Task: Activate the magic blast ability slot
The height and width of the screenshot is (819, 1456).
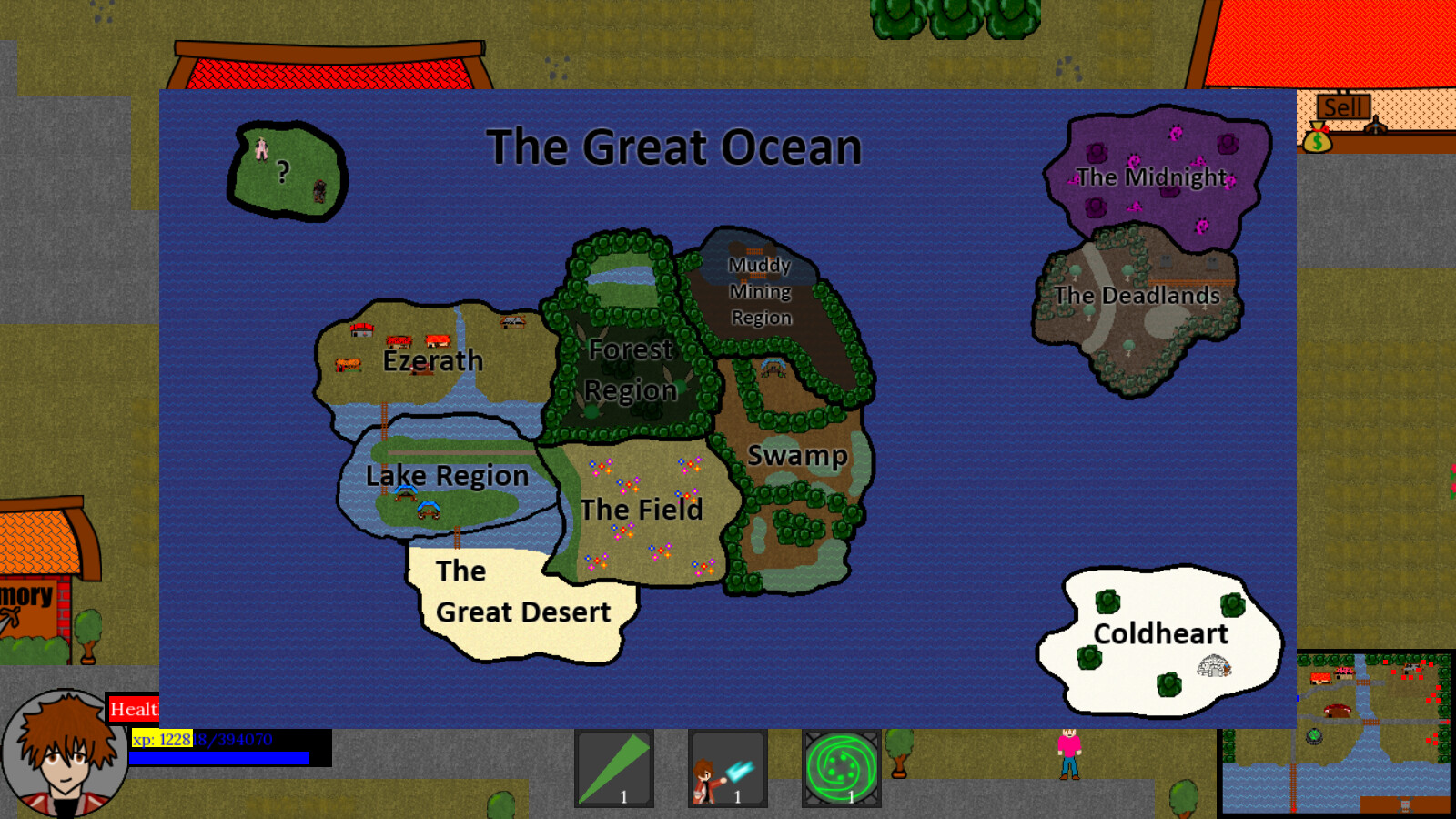Action: point(728,769)
